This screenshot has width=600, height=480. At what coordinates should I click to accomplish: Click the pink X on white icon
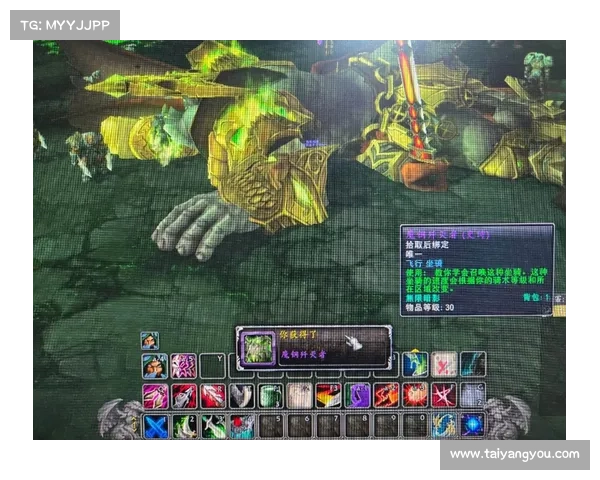point(444,365)
